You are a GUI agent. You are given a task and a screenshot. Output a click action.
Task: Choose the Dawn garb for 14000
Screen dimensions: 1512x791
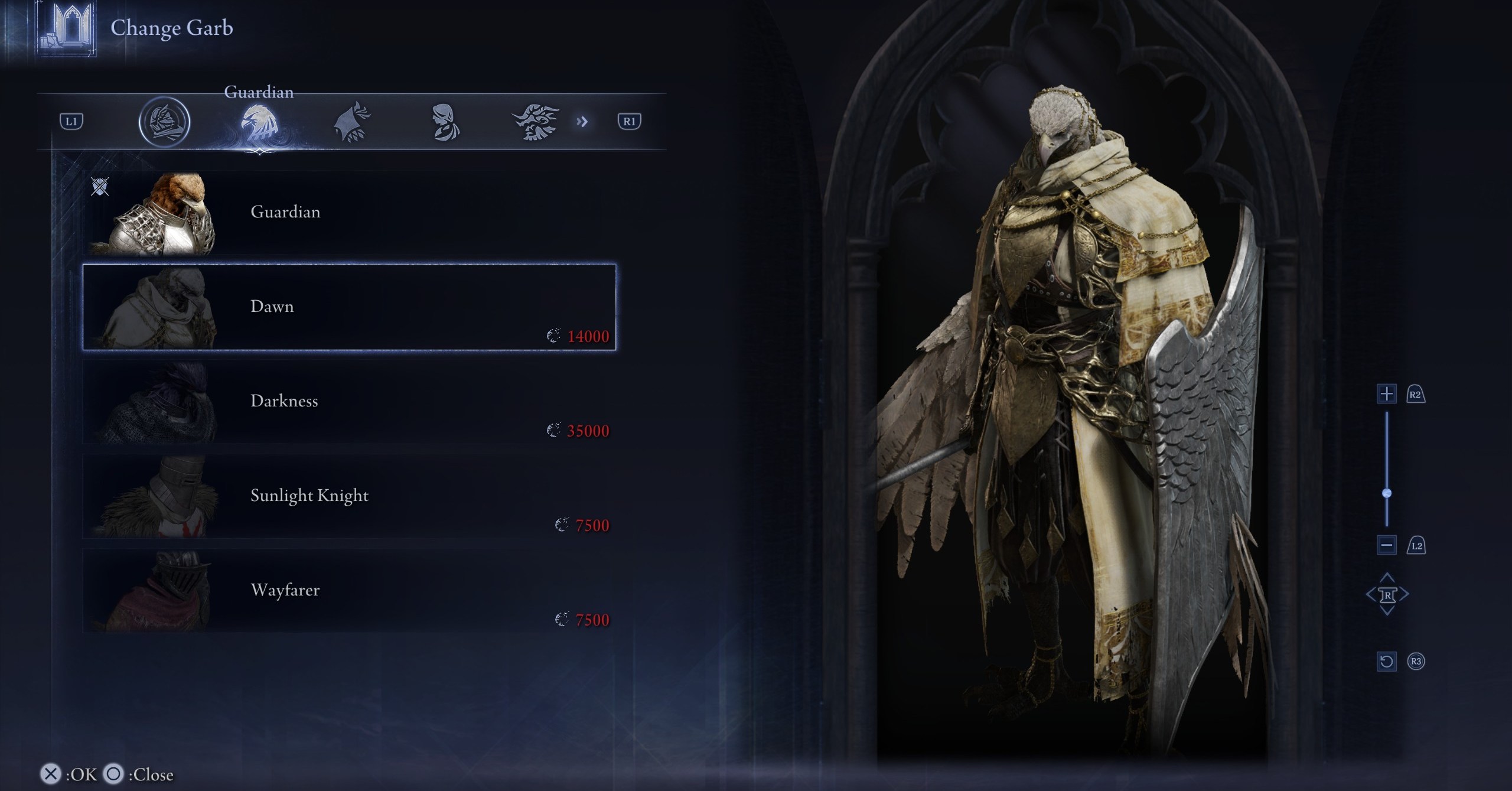coord(348,307)
